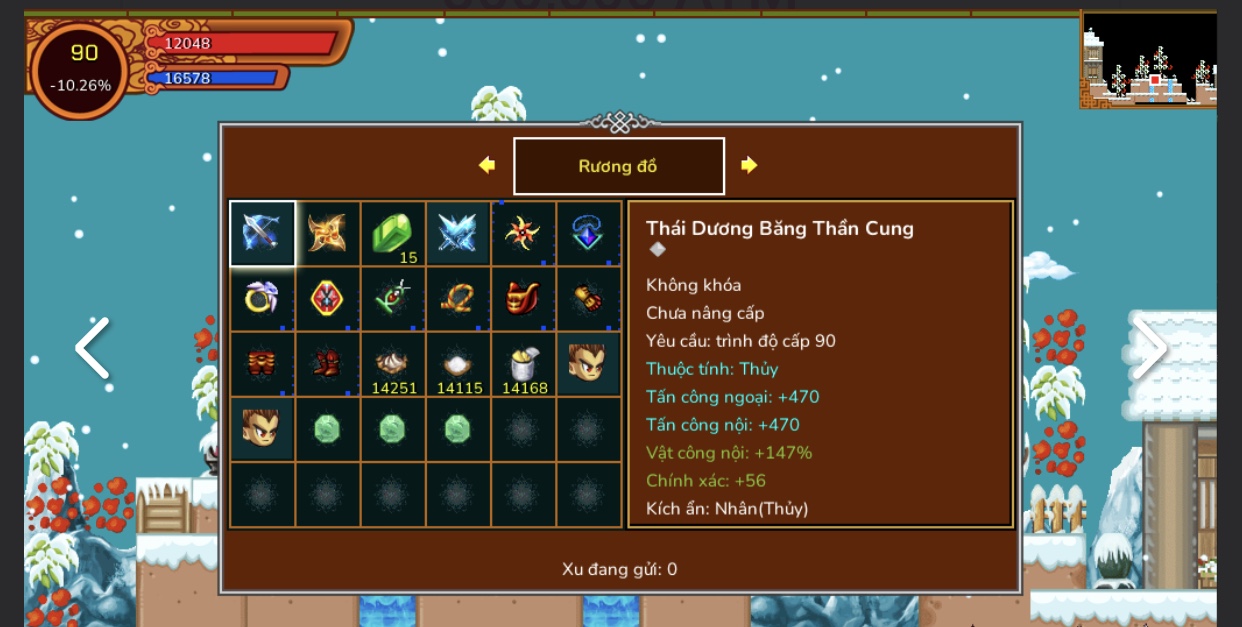The width and height of the screenshot is (1242, 627).
Task: Select the crossed ice blades slot
Action: click(458, 233)
